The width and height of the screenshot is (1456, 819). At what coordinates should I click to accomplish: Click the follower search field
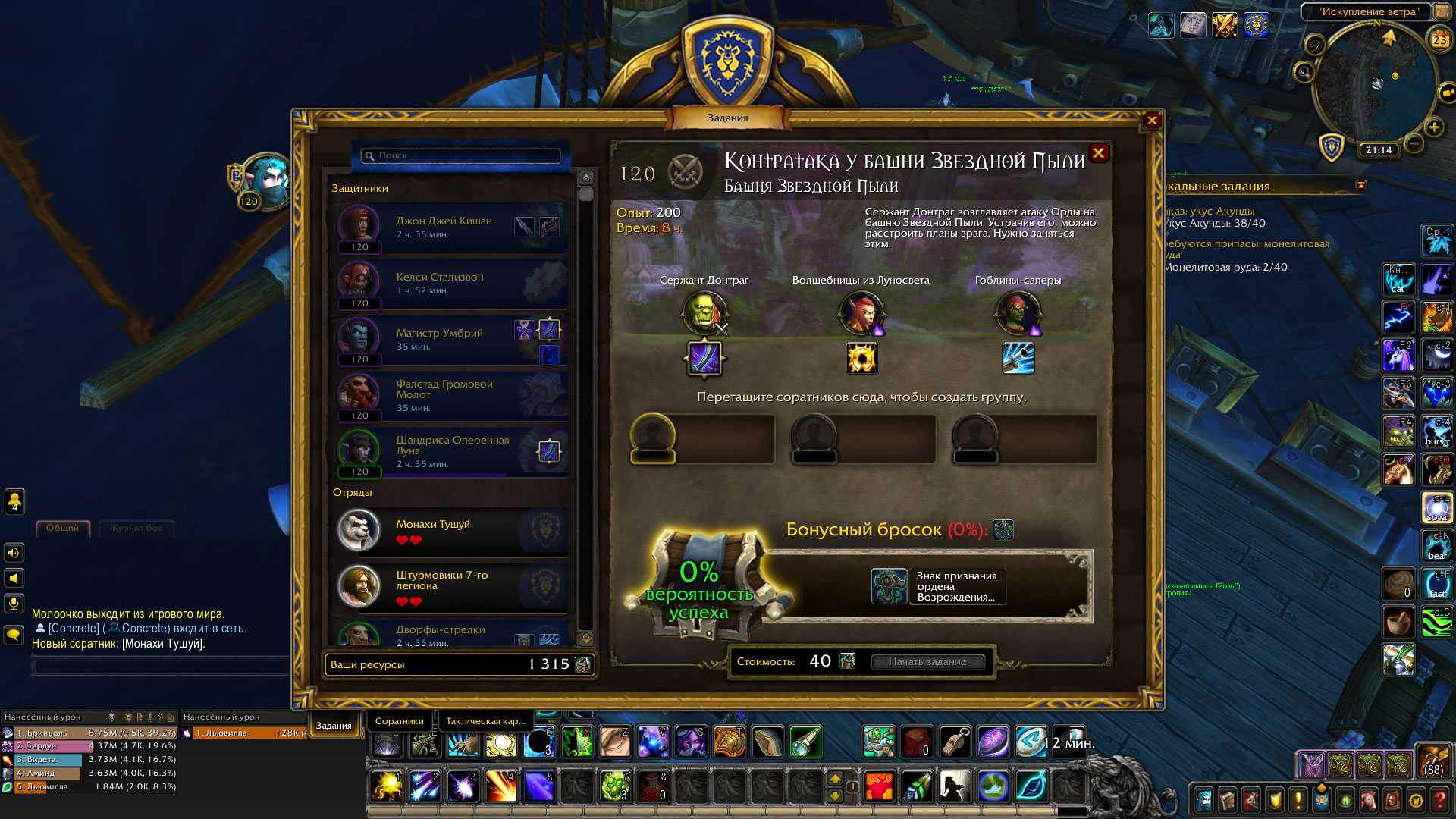pyautogui.click(x=463, y=155)
